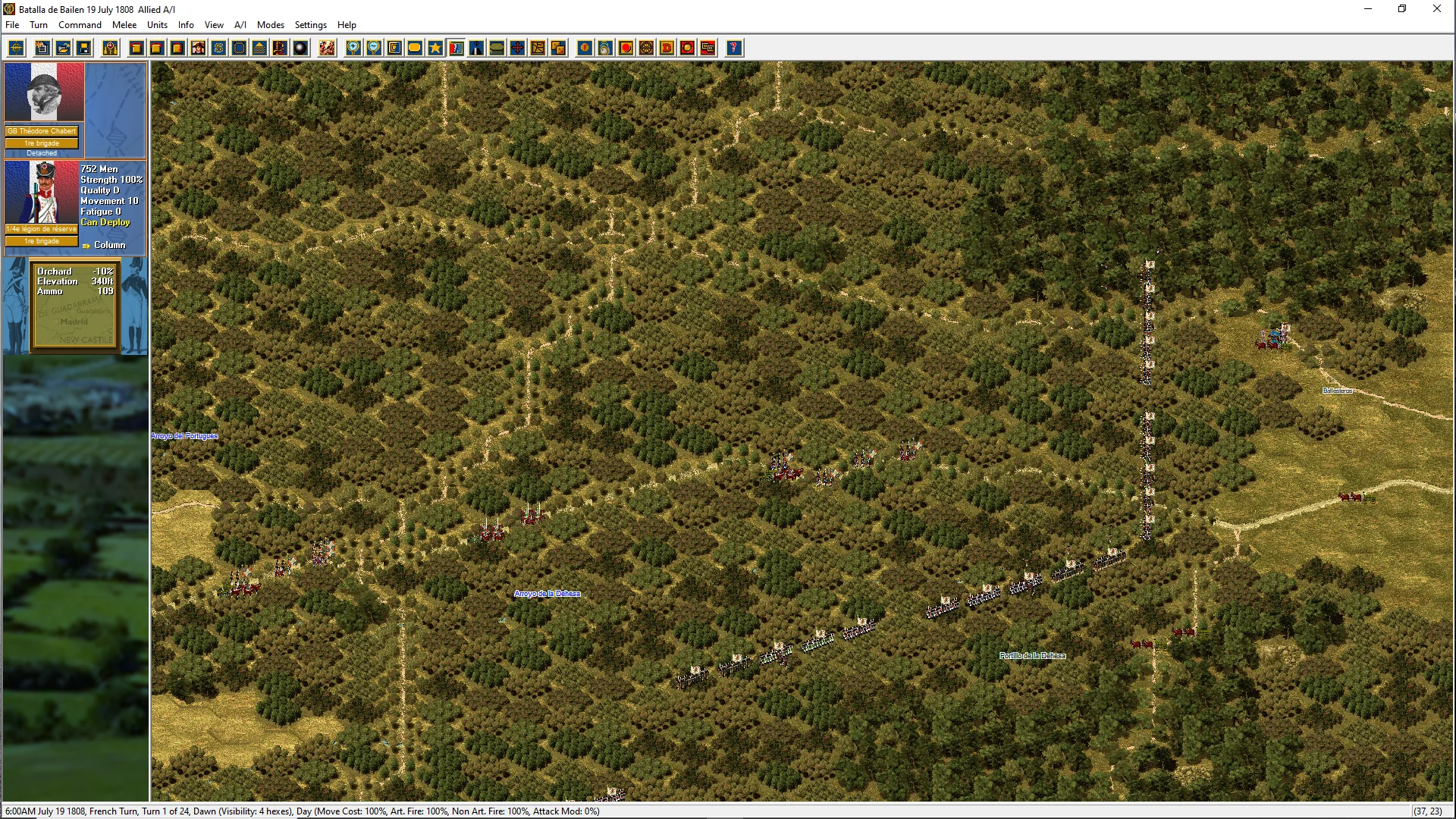
Task: Open the Command menu
Action: click(x=80, y=25)
